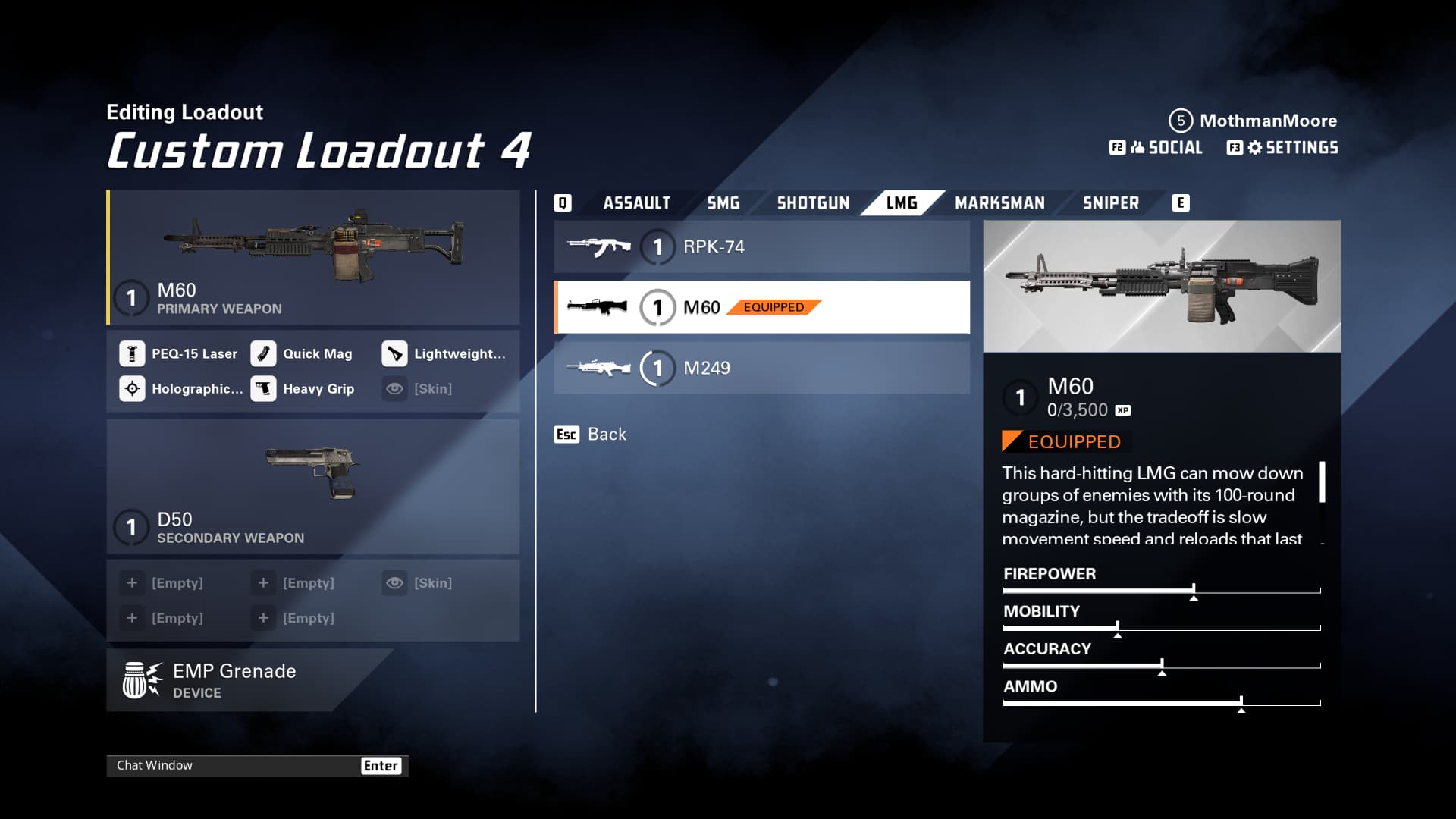The width and height of the screenshot is (1456, 819).
Task: Switch to the Marksman category
Action: point(999,203)
